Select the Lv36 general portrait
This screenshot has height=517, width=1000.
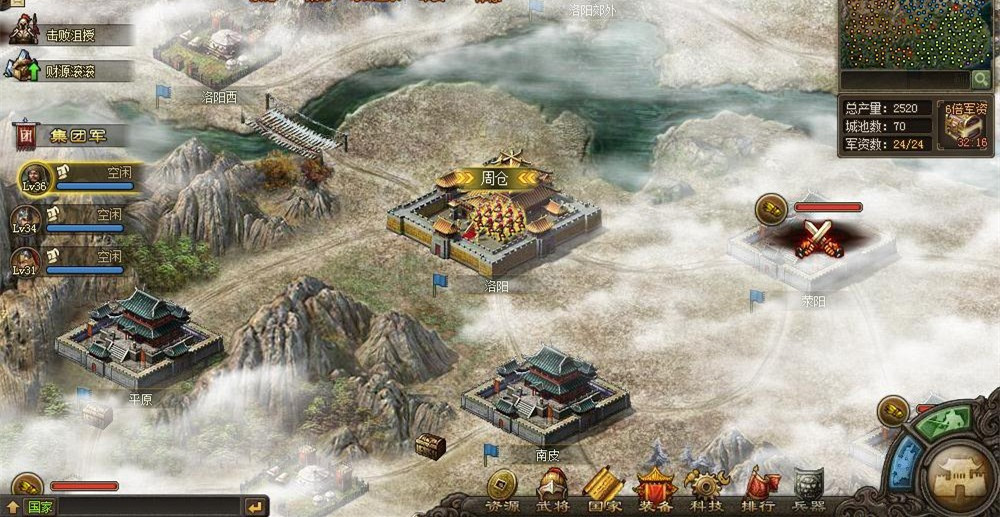tap(35, 178)
